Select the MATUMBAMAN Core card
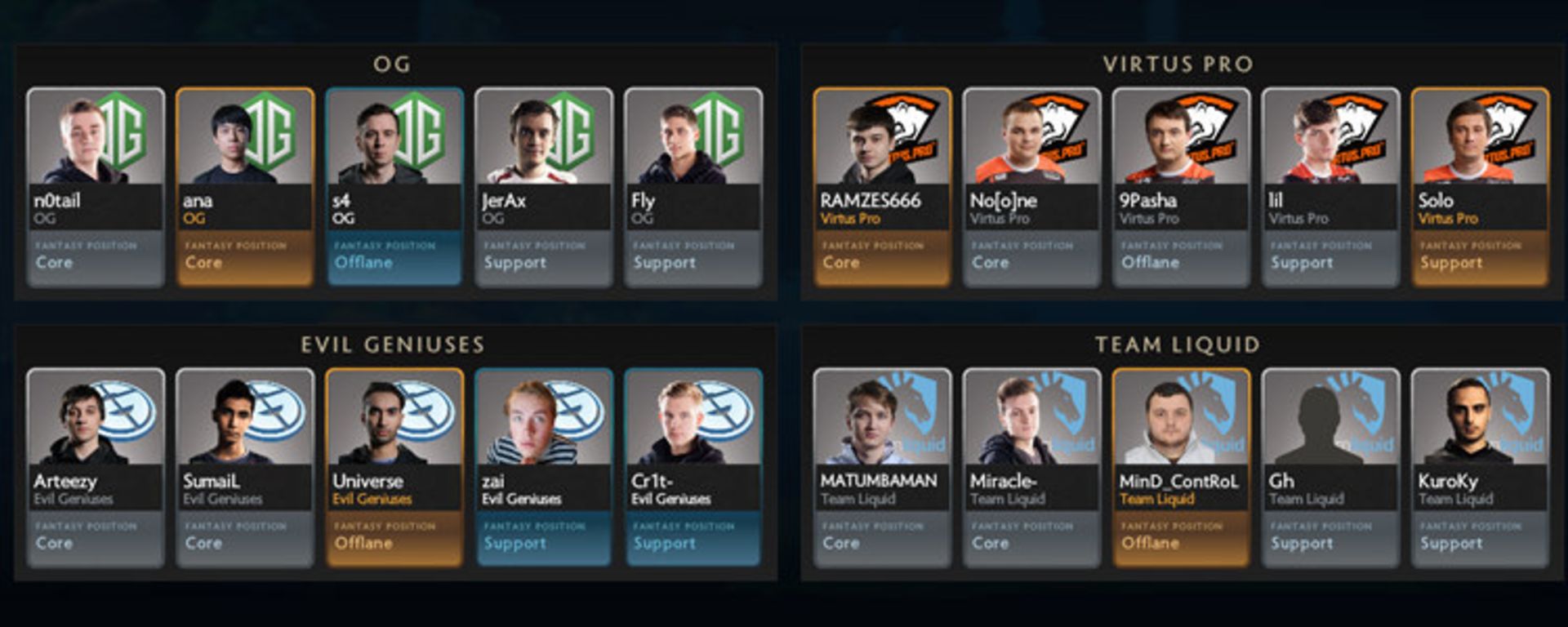This screenshot has width=1568, height=627. (x=882, y=468)
